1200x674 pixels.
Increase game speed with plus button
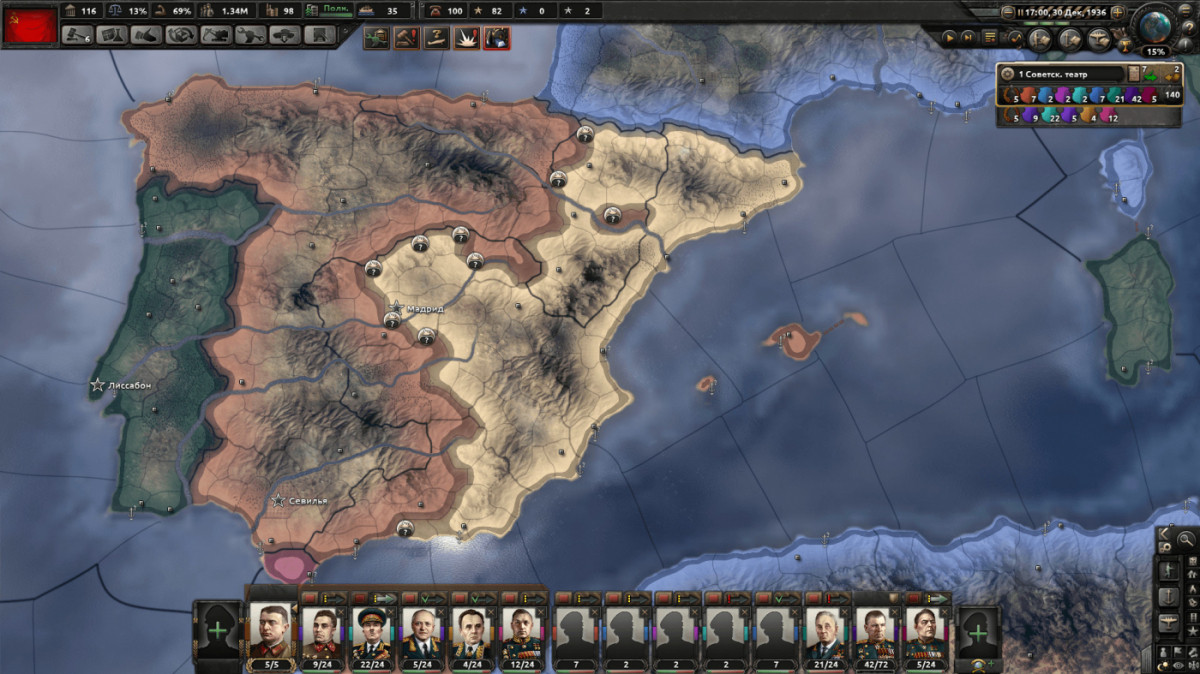click(1118, 13)
